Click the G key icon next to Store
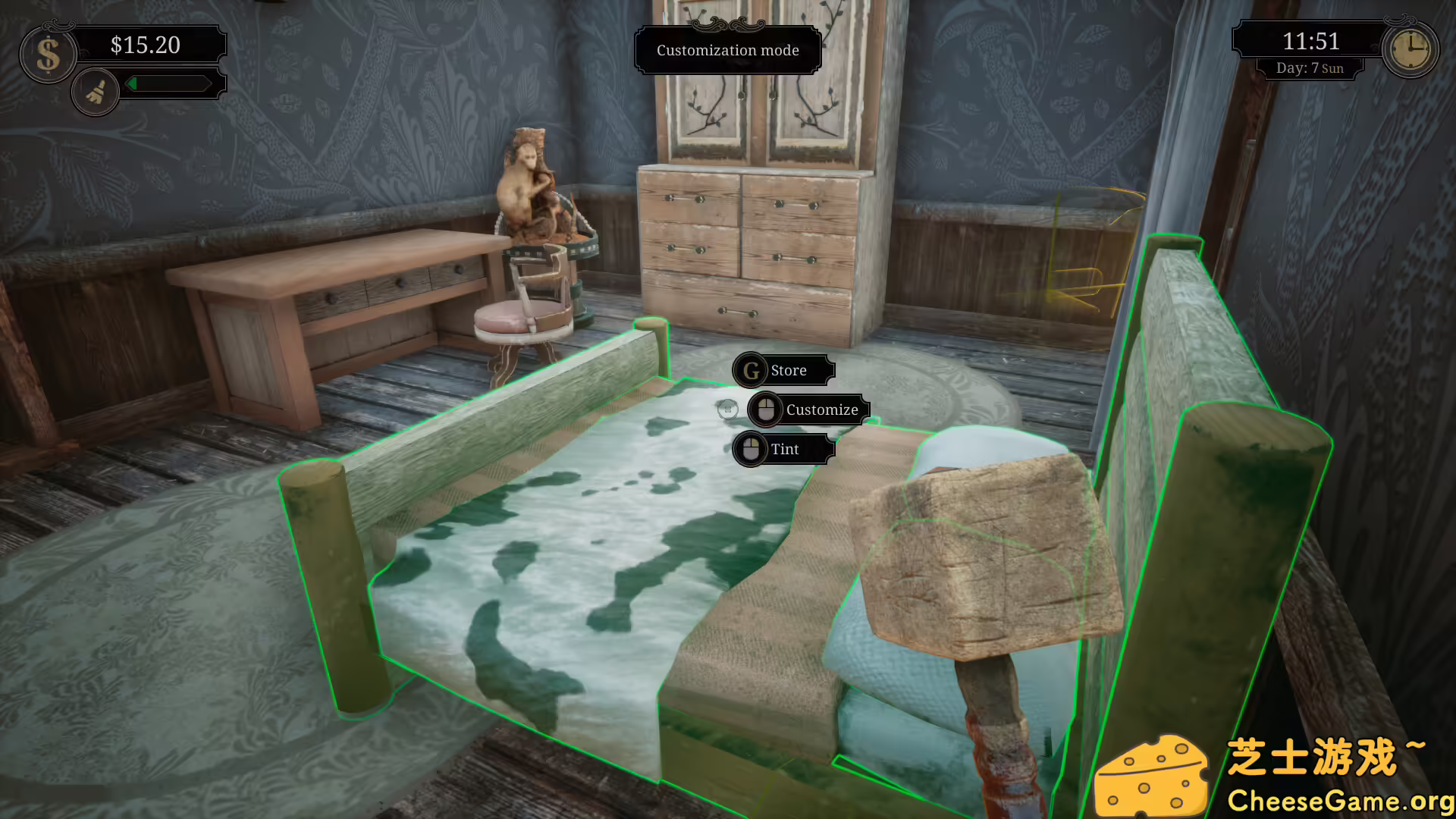This screenshot has height=819, width=1456. [749, 371]
